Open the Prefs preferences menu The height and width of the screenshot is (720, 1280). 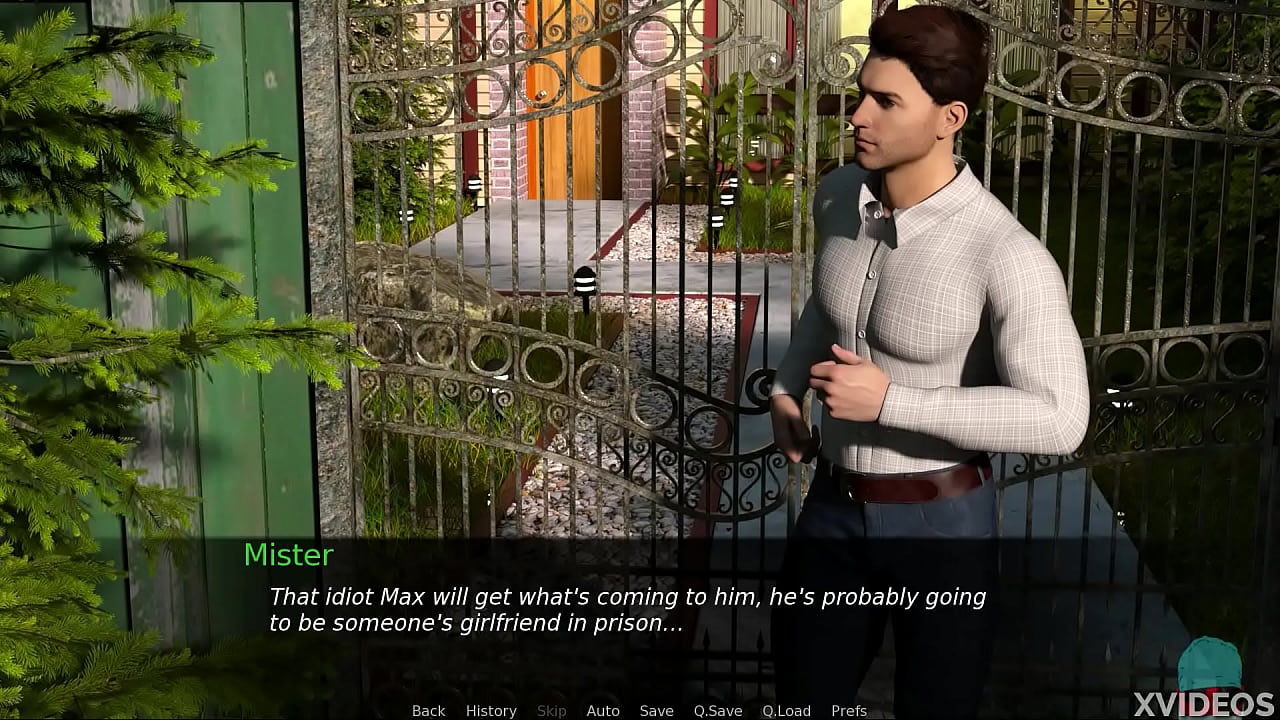[849, 711]
